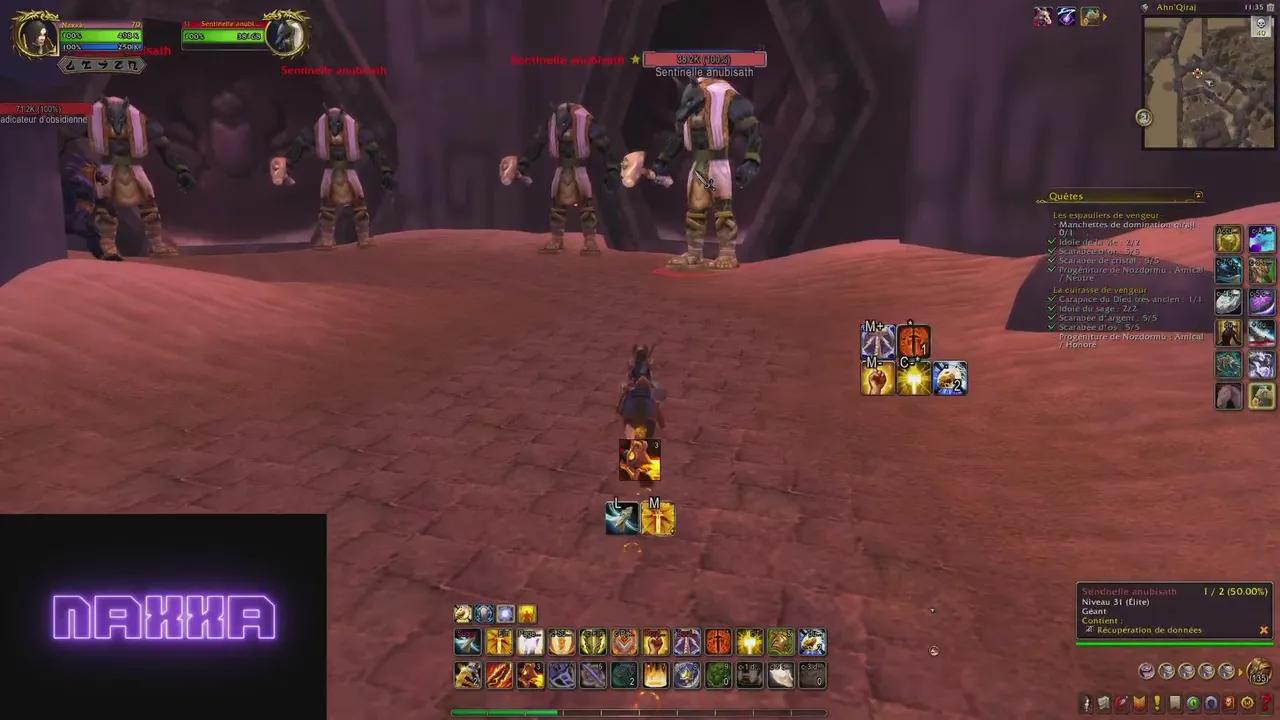Open the character info icon in the micro menu
The width and height of the screenshot is (1280, 720).
[x=1086, y=702]
